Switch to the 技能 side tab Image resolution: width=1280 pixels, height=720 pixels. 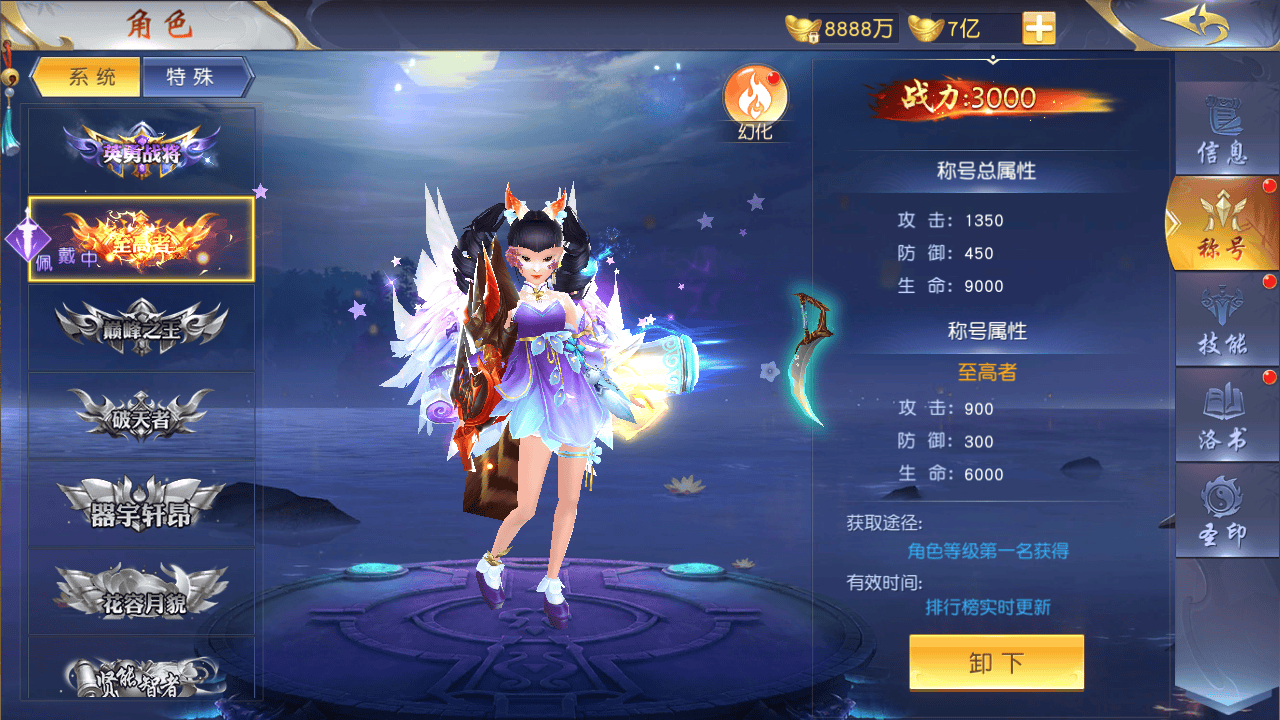[x=1223, y=320]
